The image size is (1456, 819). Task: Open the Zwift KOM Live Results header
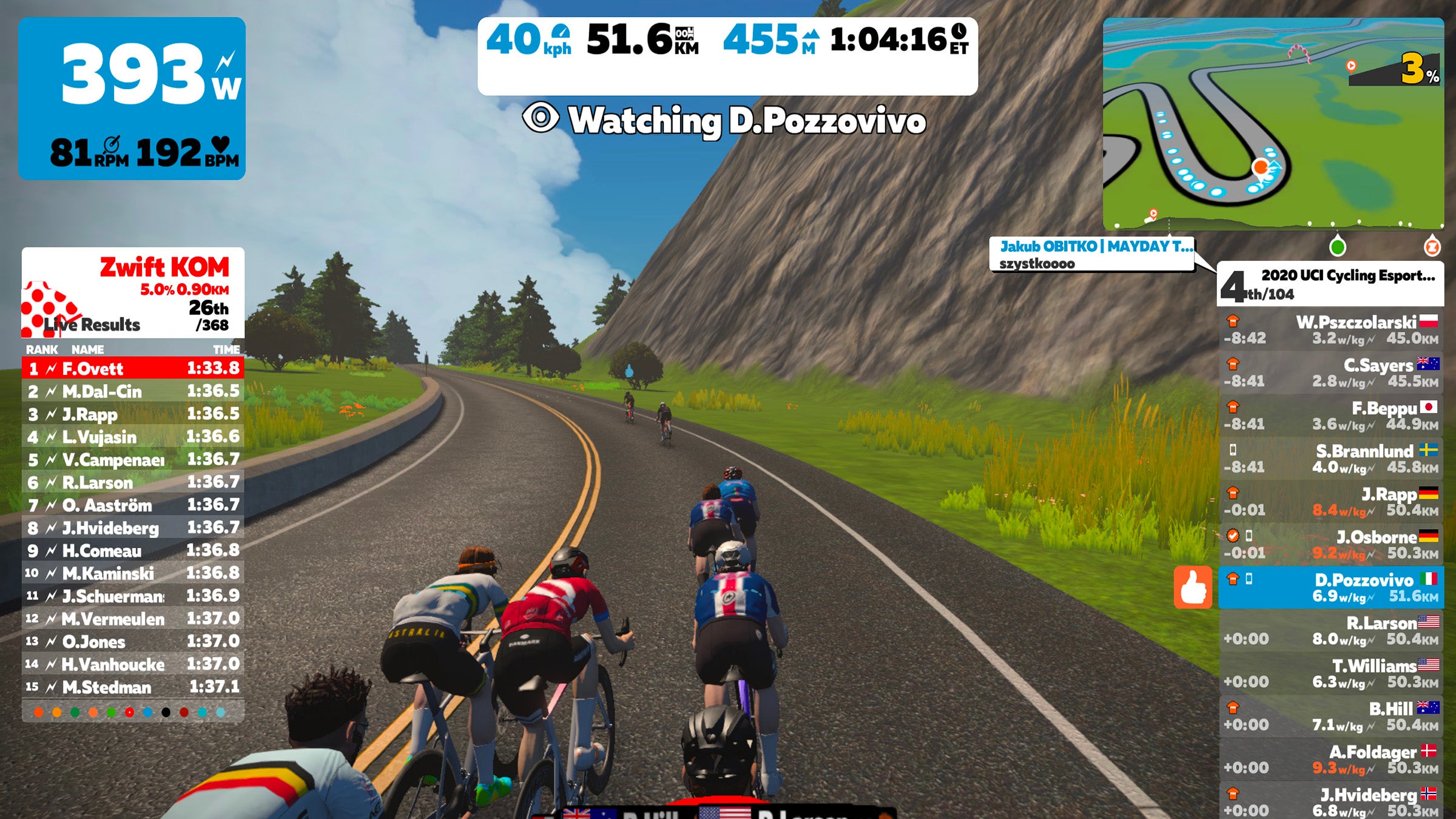(133, 292)
